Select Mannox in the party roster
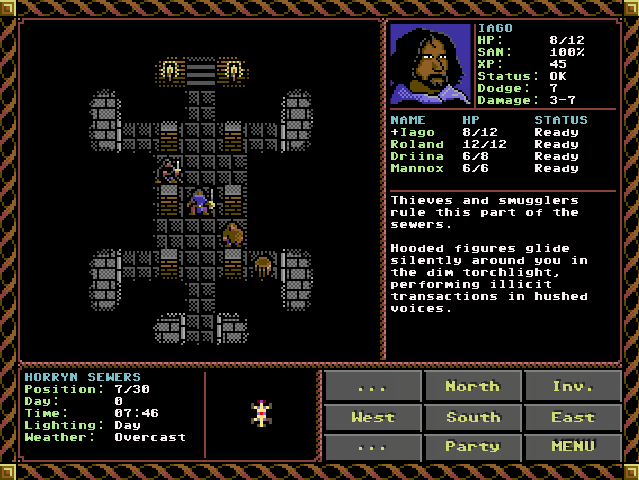Image resolution: width=639 pixels, height=480 pixels. pos(416,168)
